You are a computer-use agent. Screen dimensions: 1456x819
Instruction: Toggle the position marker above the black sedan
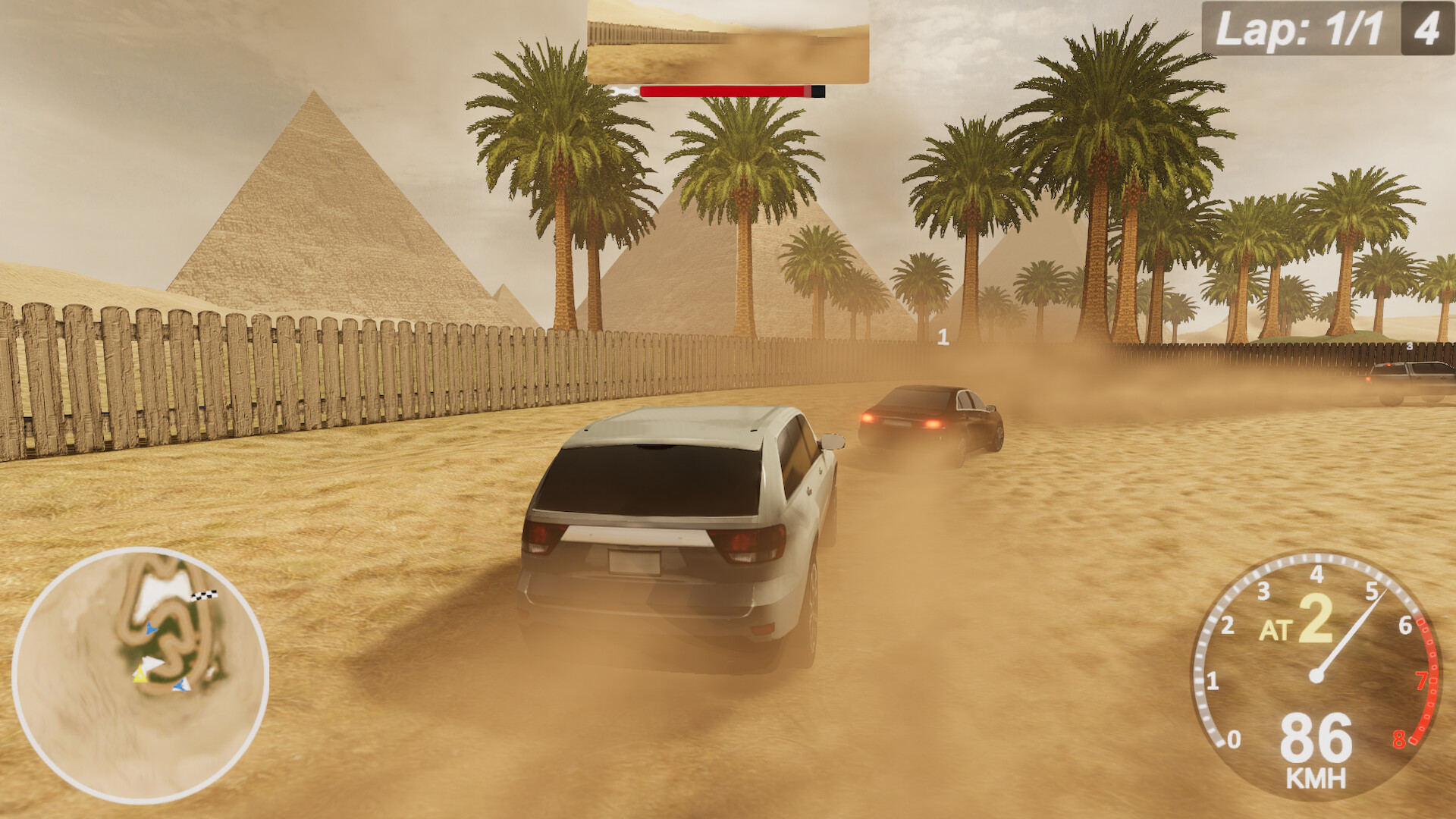pos(943,336)
